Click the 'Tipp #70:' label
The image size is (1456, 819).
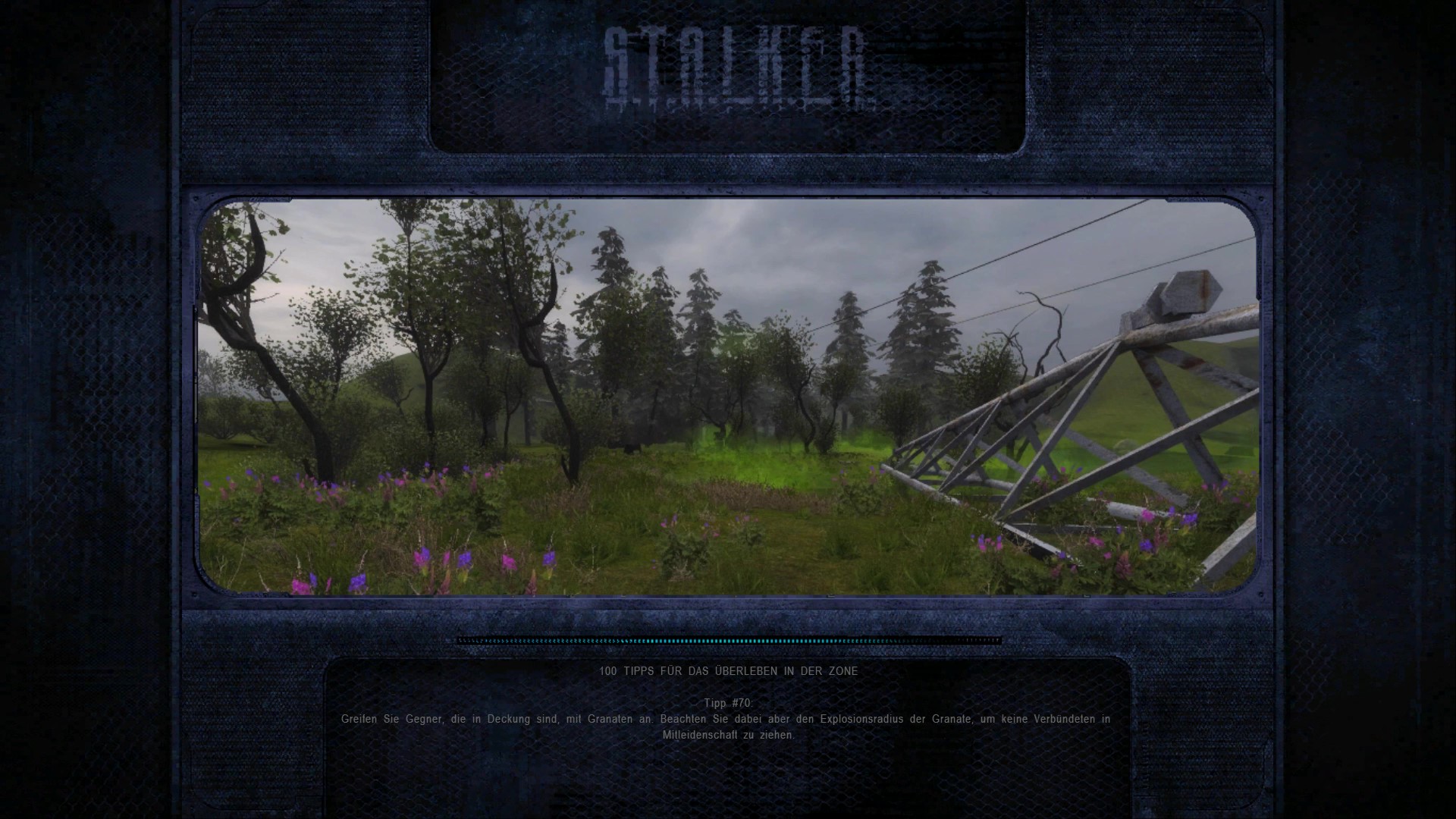pos(726,701)
